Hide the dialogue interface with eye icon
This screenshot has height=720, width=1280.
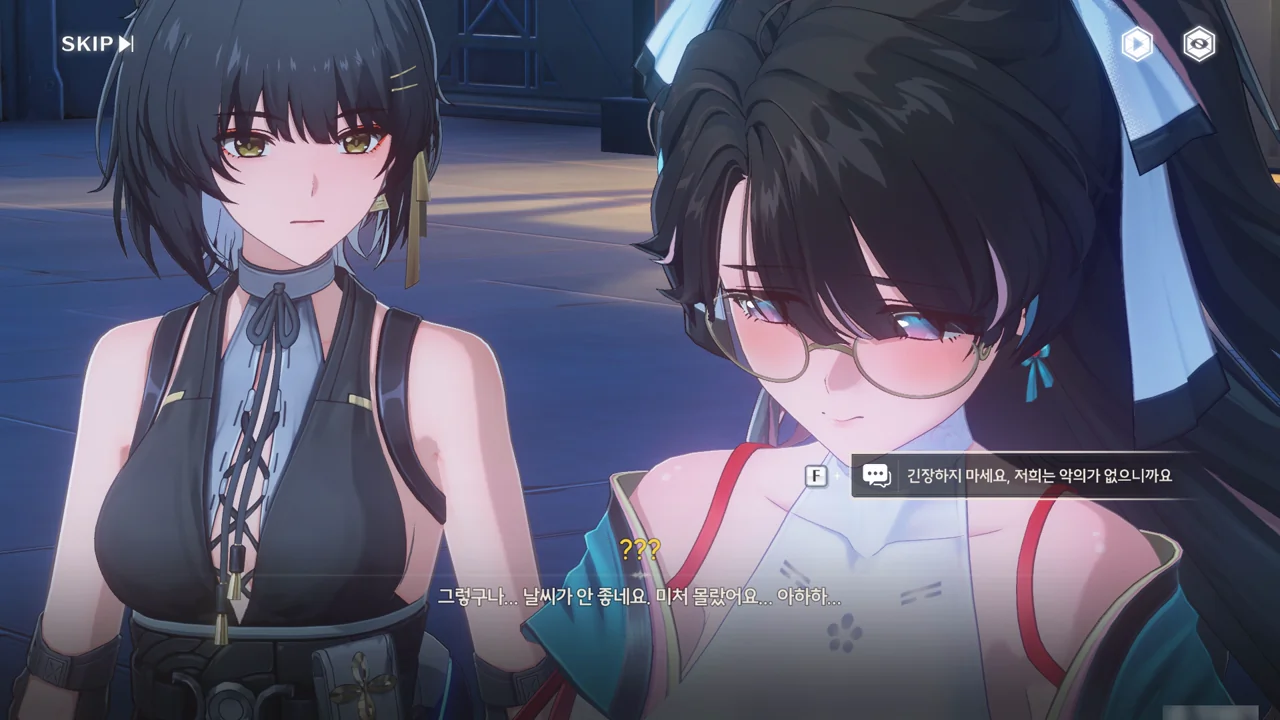(x=1199, y=44)
